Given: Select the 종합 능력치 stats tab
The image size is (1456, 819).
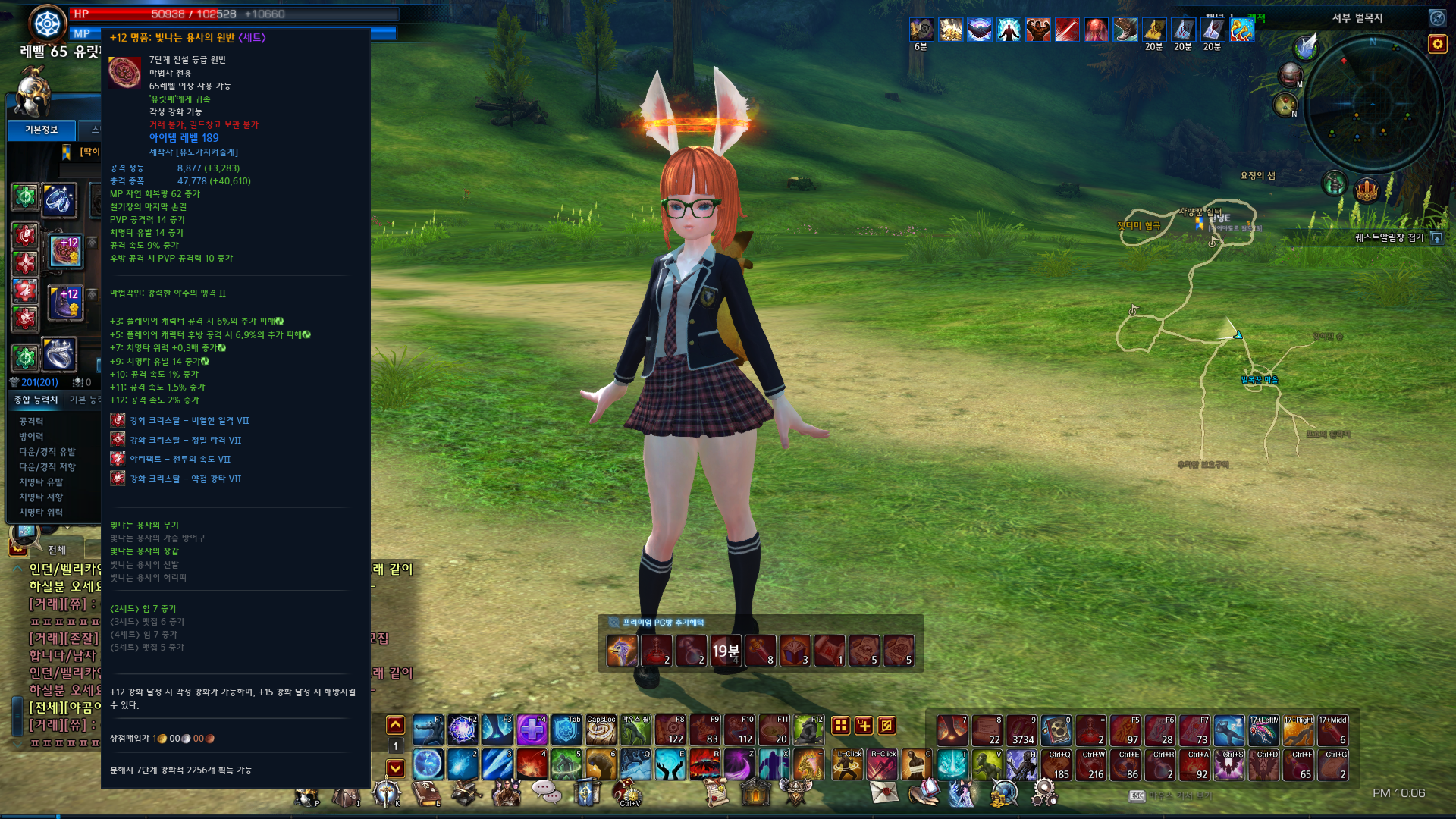Looking at the screenshot, I should coord(36,400).
